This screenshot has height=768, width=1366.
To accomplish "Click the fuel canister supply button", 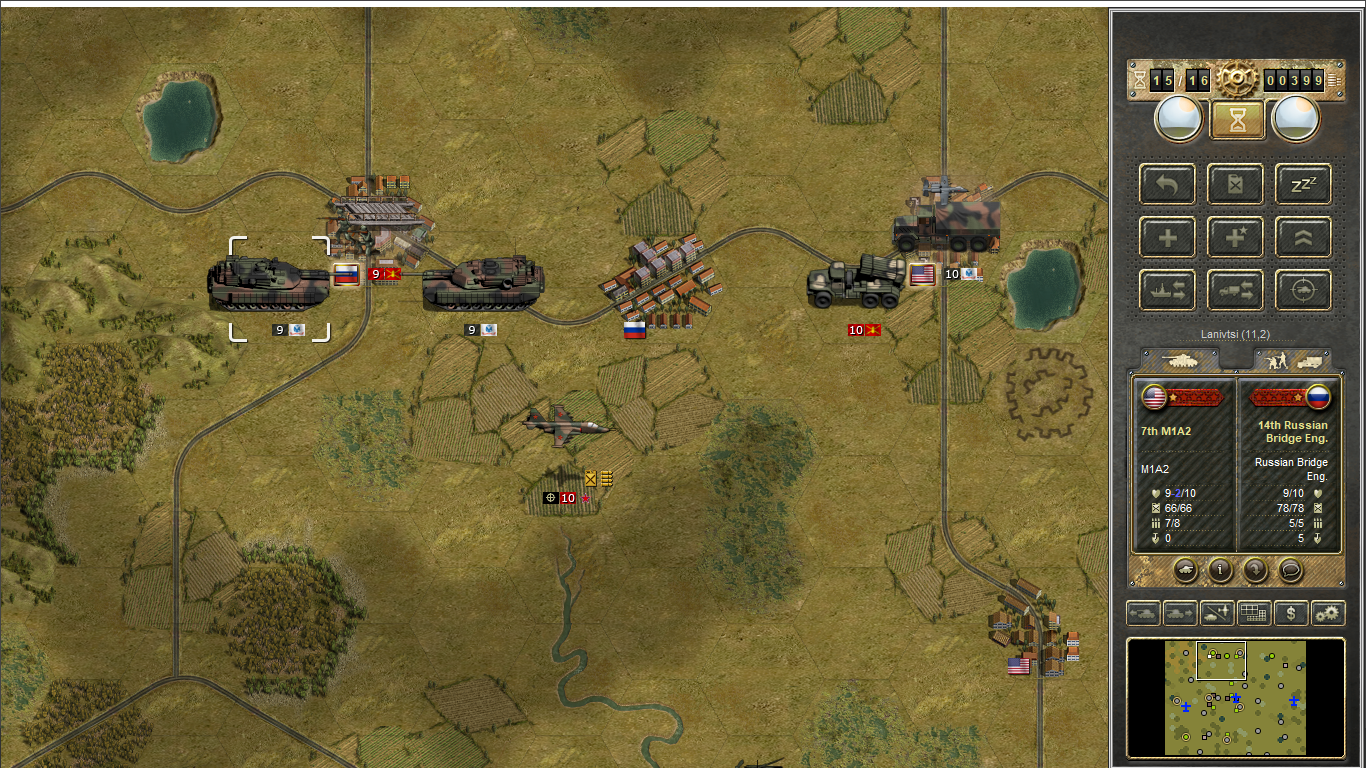I will click(x=1235, y=184).
